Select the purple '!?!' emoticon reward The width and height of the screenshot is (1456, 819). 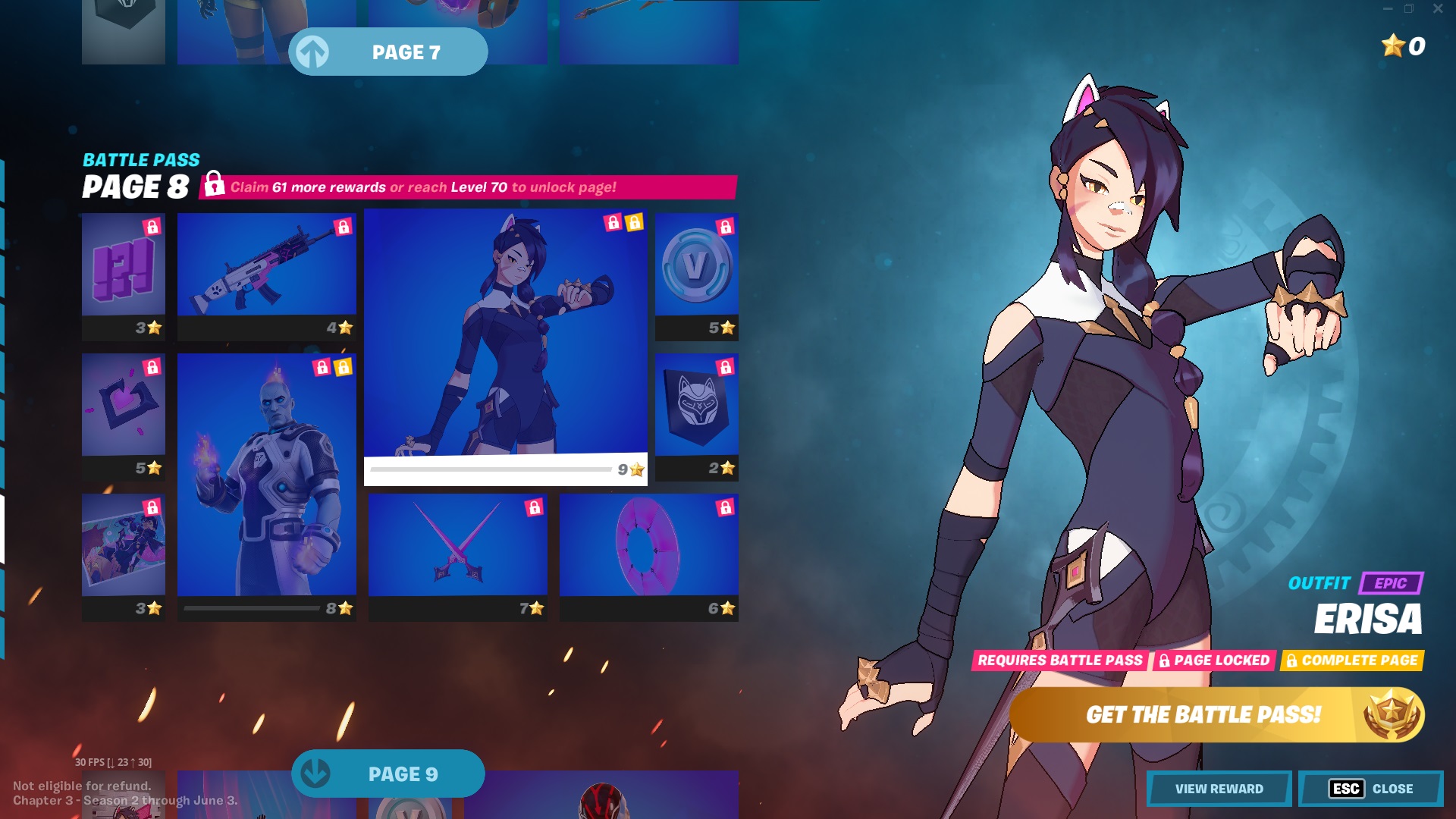click(x=123, y=273)
